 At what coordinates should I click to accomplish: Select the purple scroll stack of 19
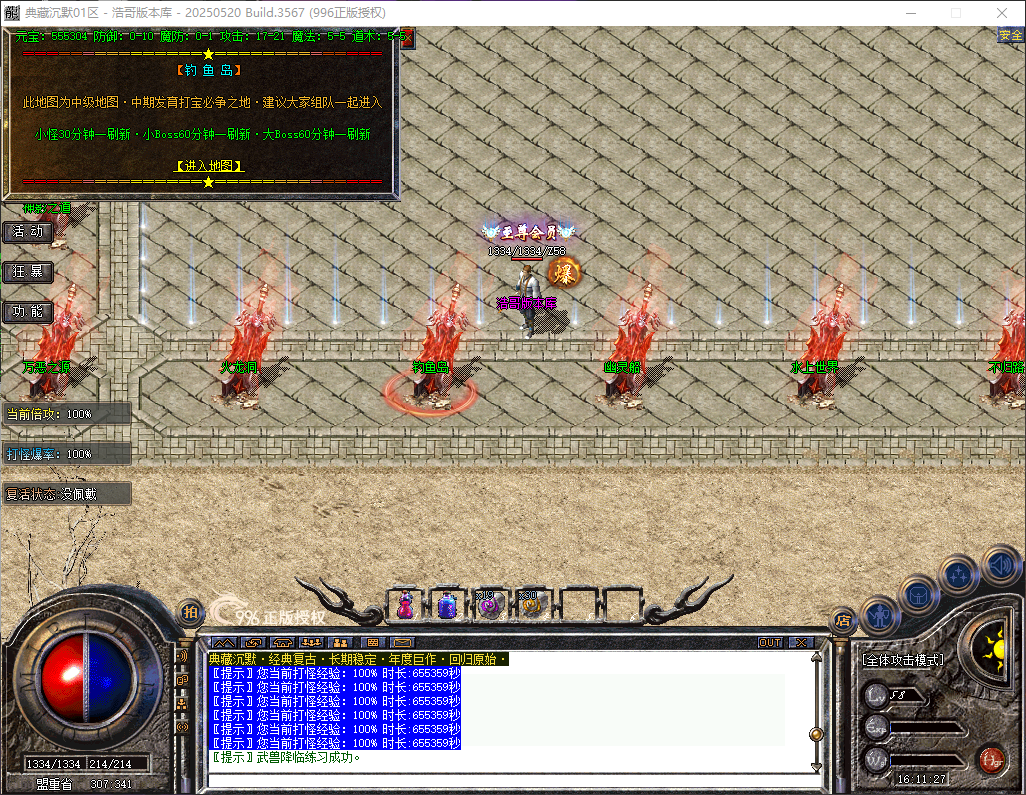tap(488, 605)
